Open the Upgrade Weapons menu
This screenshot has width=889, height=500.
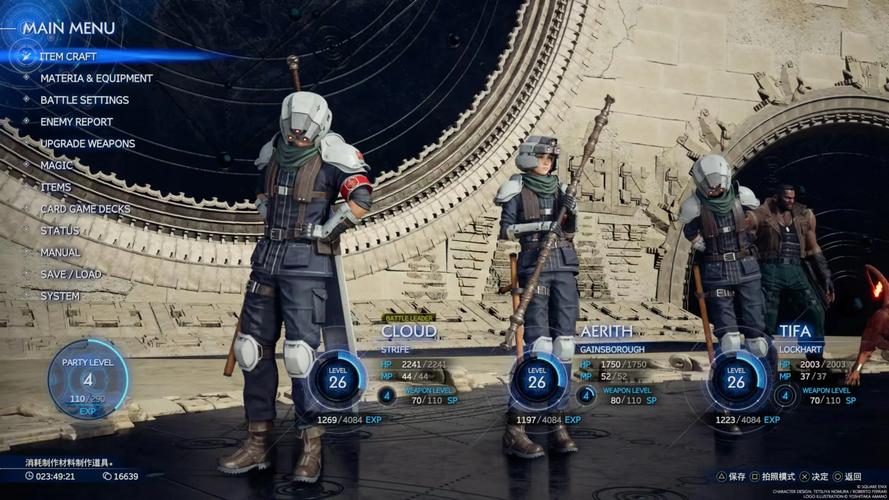tap(87, 144)
